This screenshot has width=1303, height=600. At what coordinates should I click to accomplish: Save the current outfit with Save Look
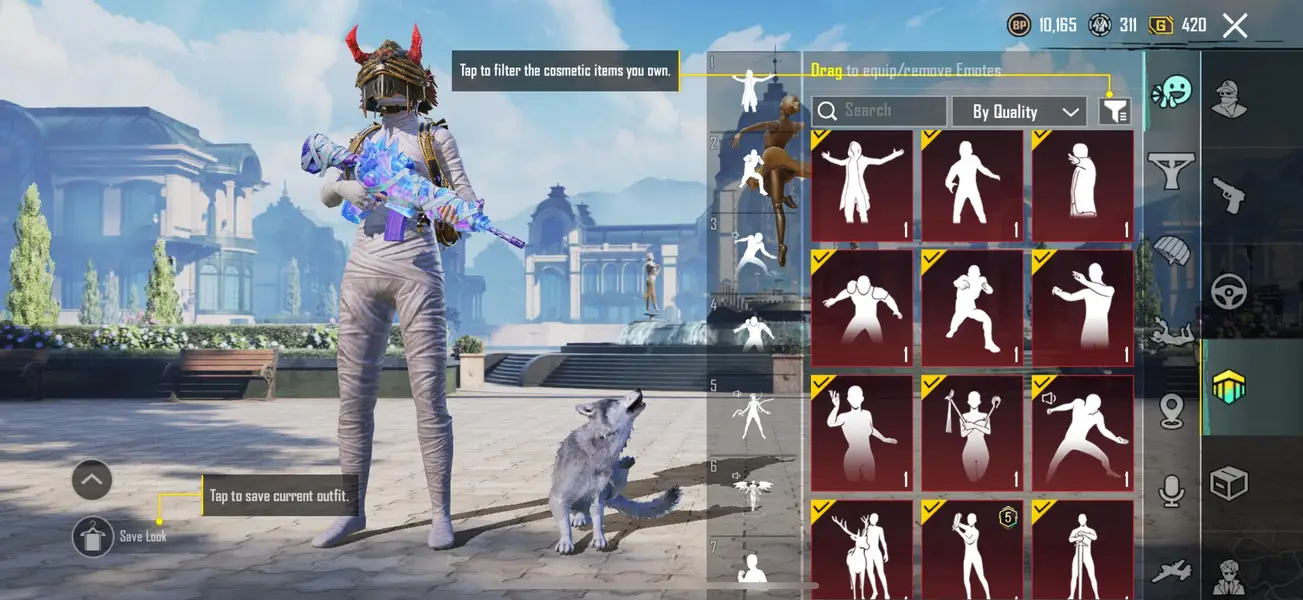pyautogui.click(x=93, y=536)
